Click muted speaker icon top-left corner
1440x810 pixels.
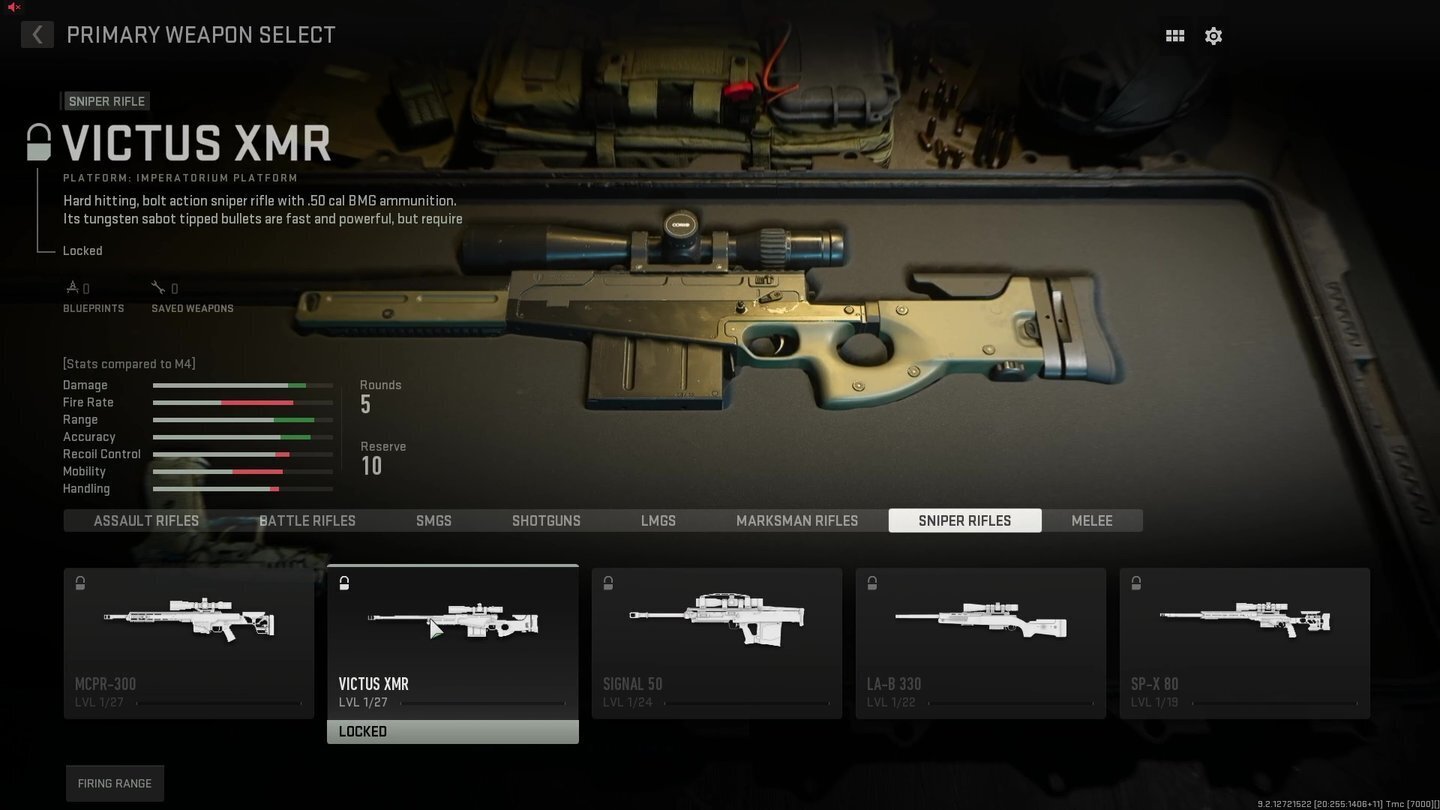pos(12,7)
